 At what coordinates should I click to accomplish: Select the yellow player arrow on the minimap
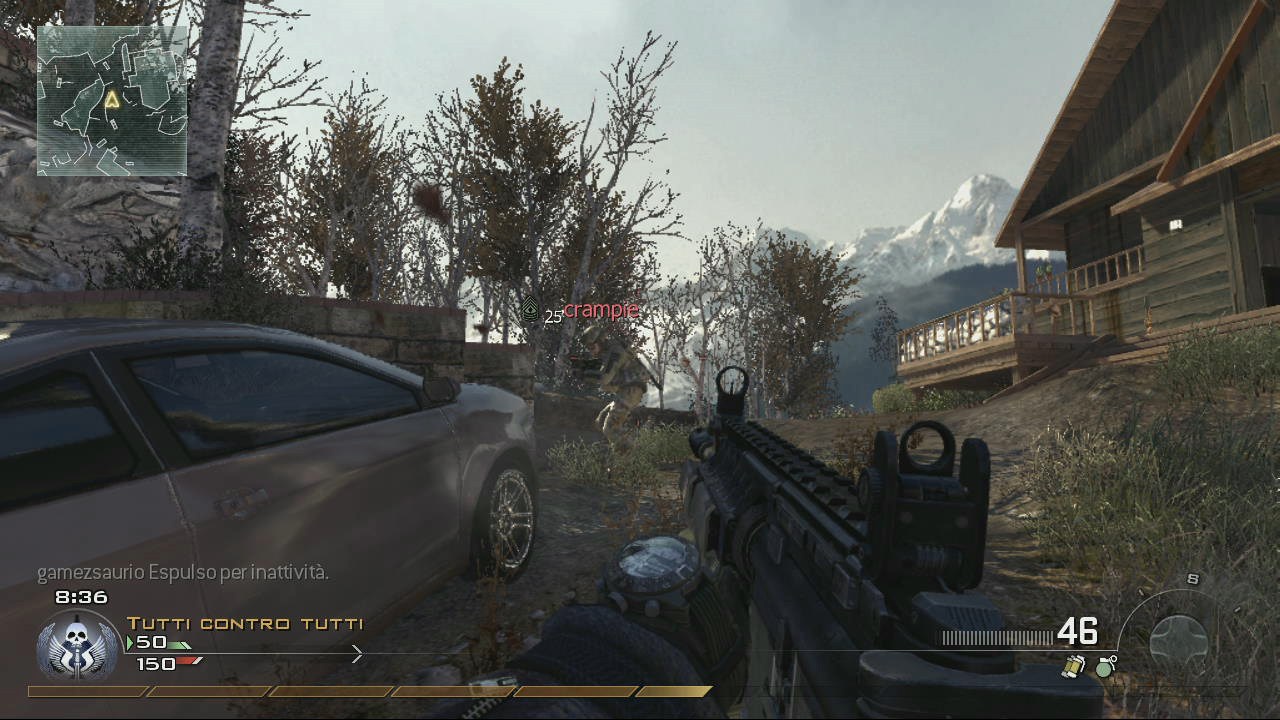tap(112, 99)
